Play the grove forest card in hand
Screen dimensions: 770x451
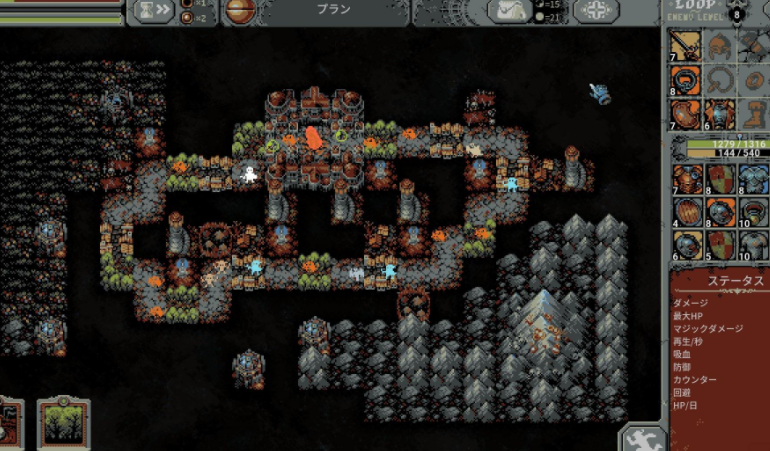tap(63, 424)
